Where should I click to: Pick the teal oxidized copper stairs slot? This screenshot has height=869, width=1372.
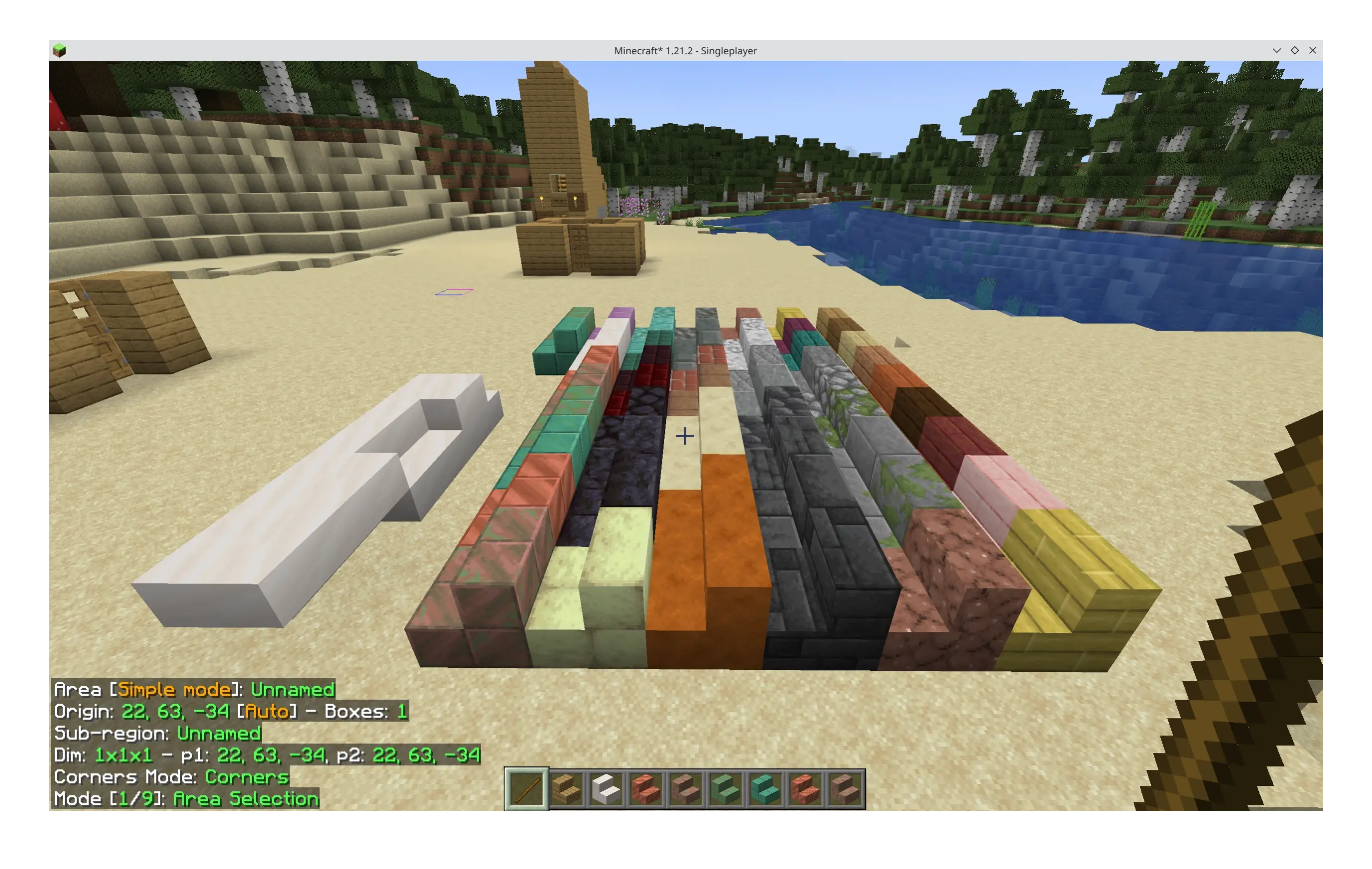pos(765,789)
